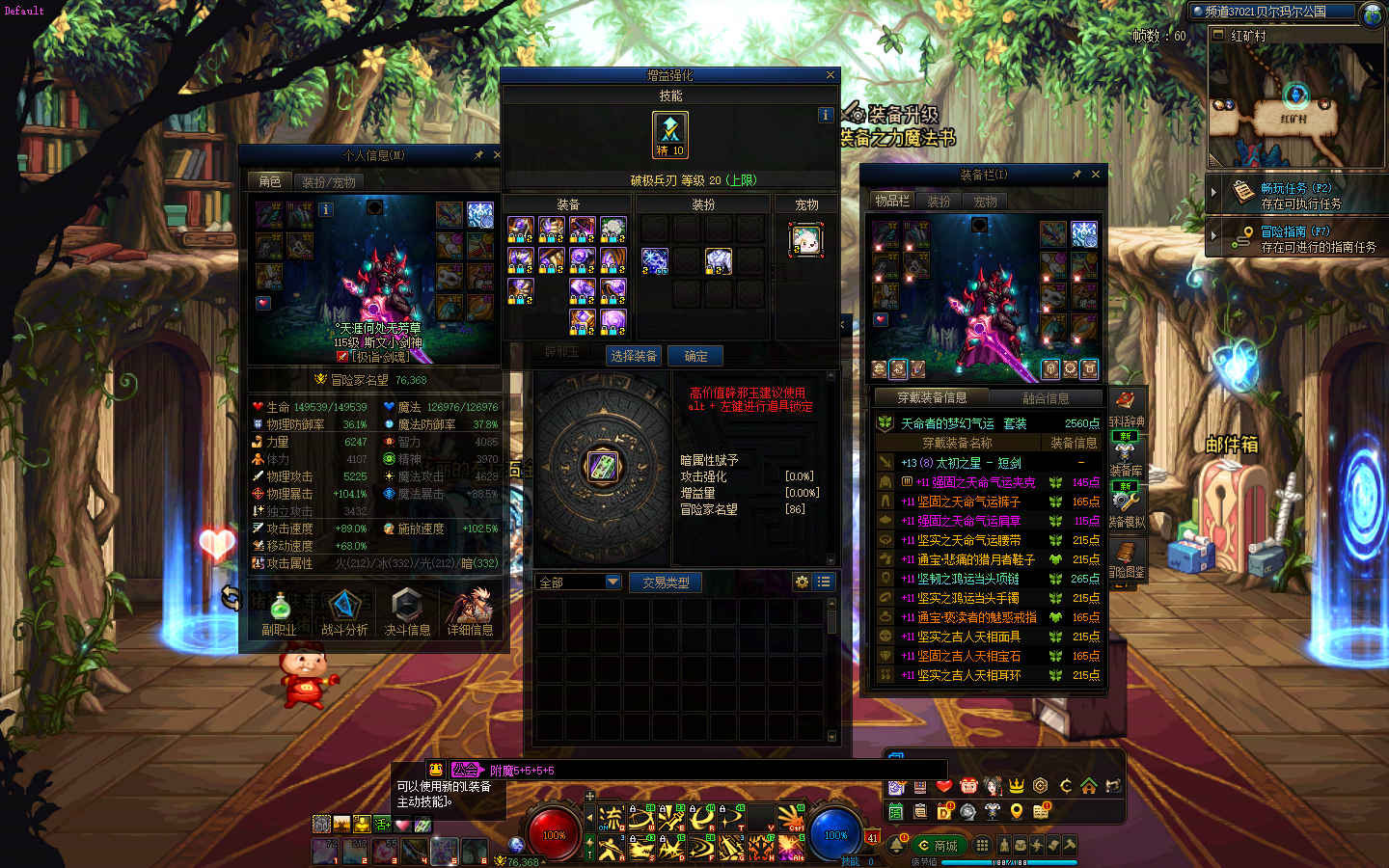
Task: Click the 交易类型 button
Action: pyautogui.click(x=666, y=583)
